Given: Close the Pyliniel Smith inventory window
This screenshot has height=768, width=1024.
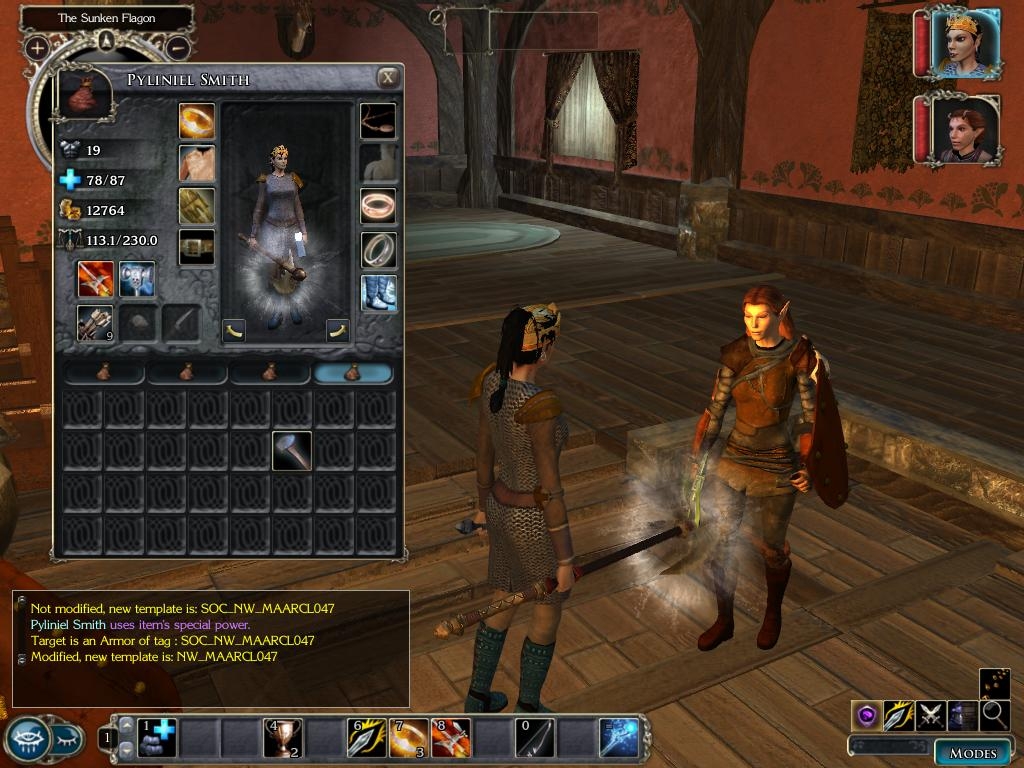Looking at the screenshot, I should tap(388, 78).
